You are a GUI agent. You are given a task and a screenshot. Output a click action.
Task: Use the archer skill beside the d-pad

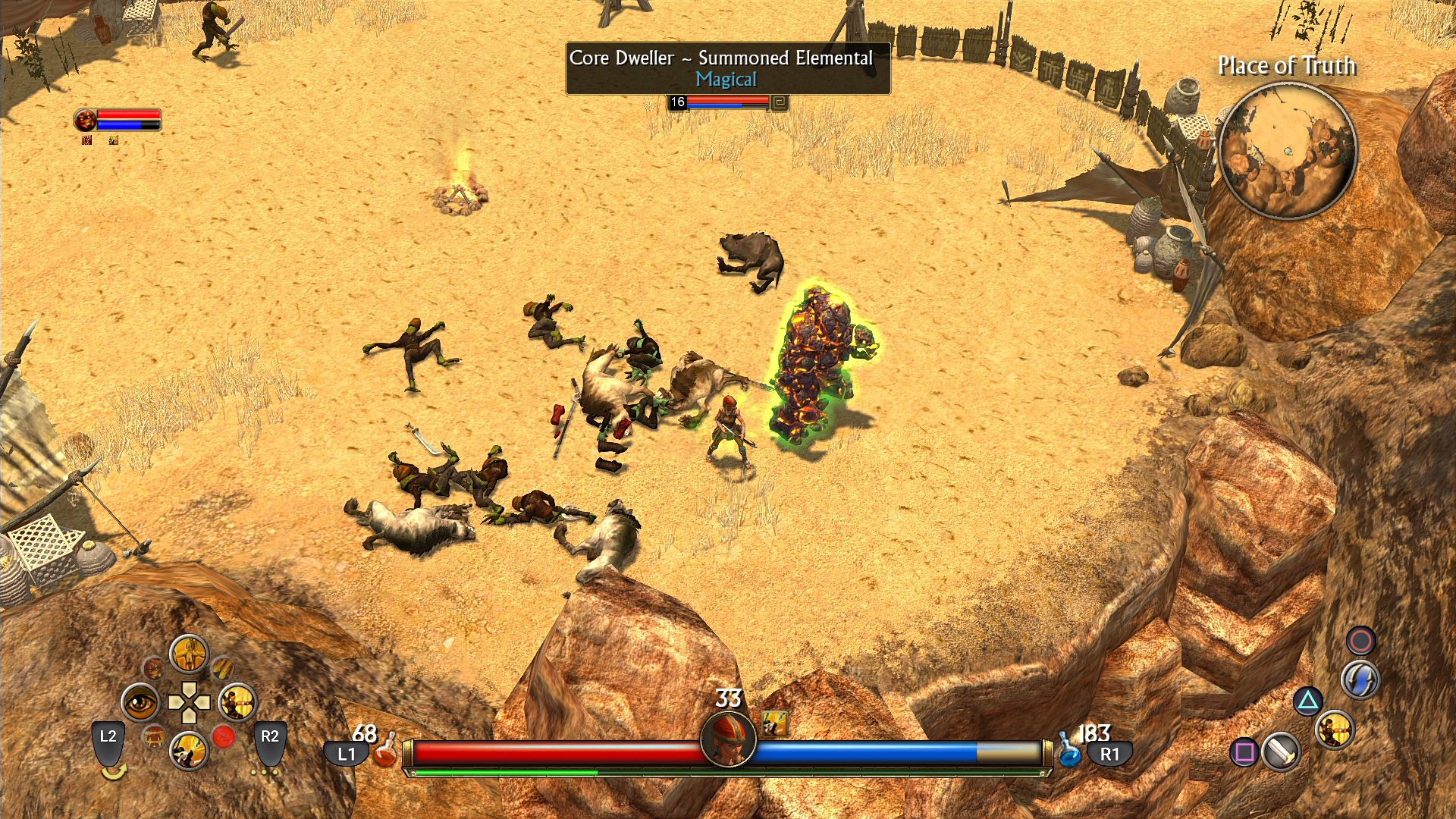coord(237,703)
